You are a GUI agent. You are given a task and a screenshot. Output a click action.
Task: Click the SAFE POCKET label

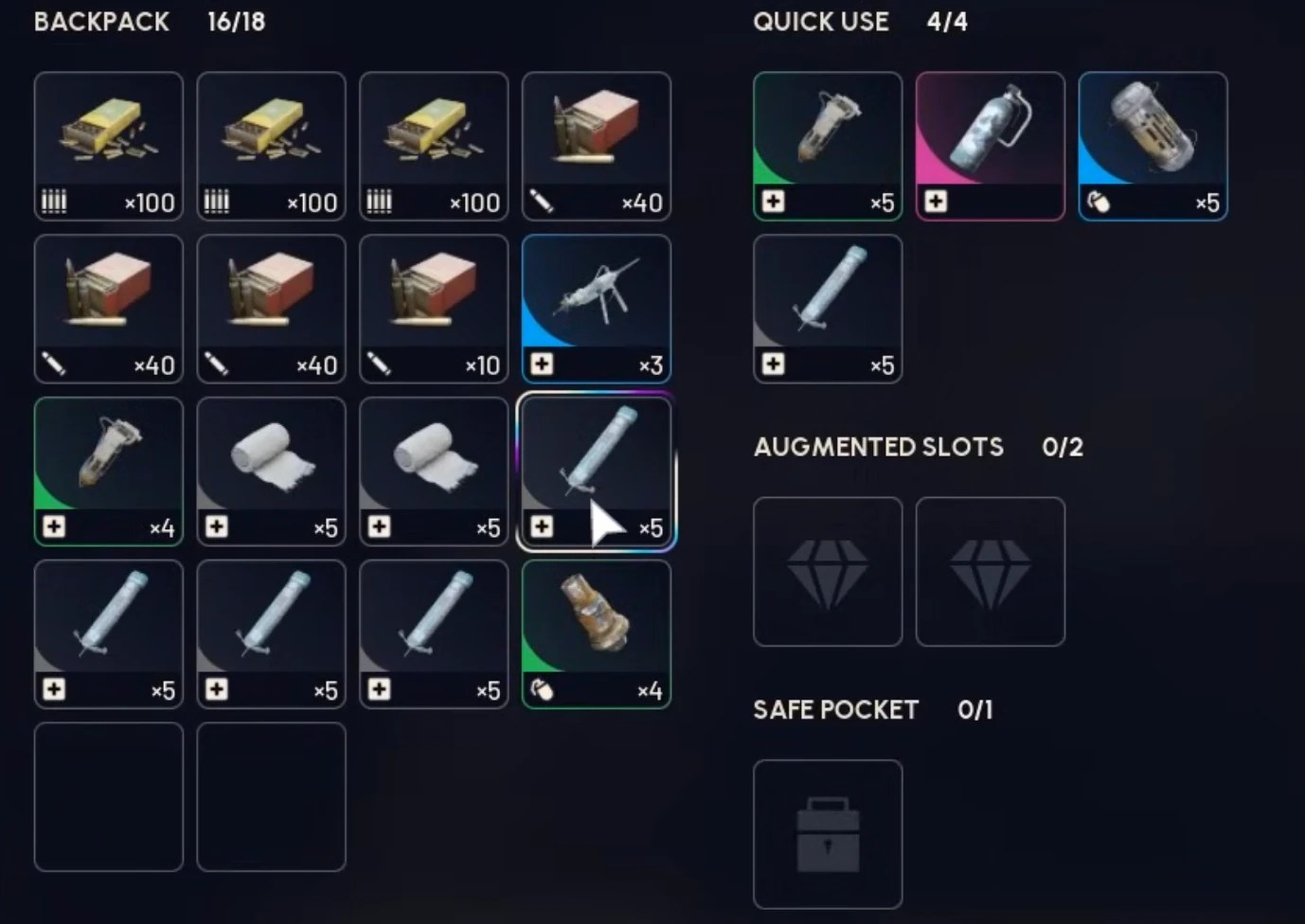[x=835, y=709]
